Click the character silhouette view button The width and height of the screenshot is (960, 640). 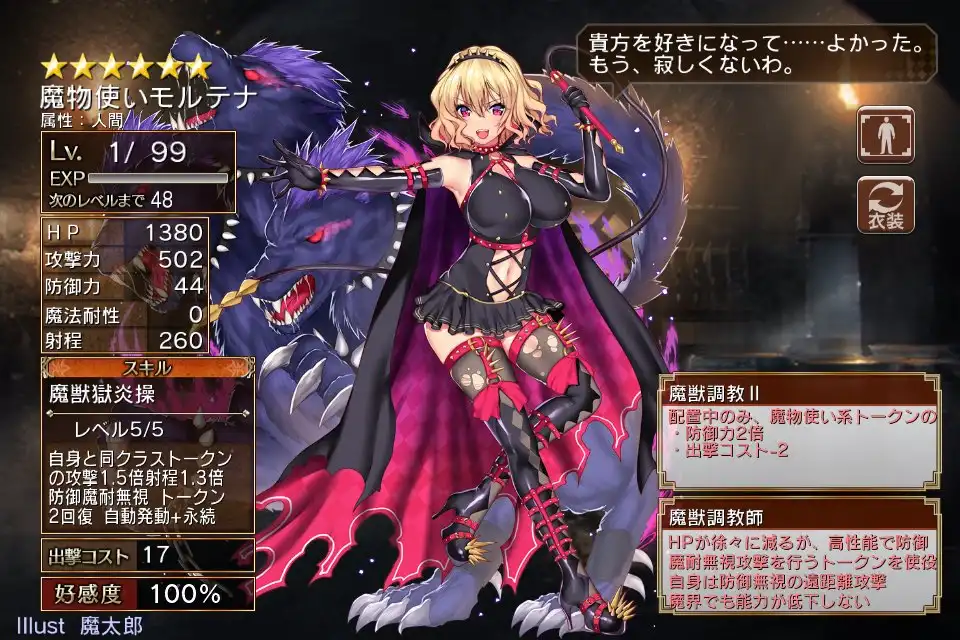[x=885, y=134]
